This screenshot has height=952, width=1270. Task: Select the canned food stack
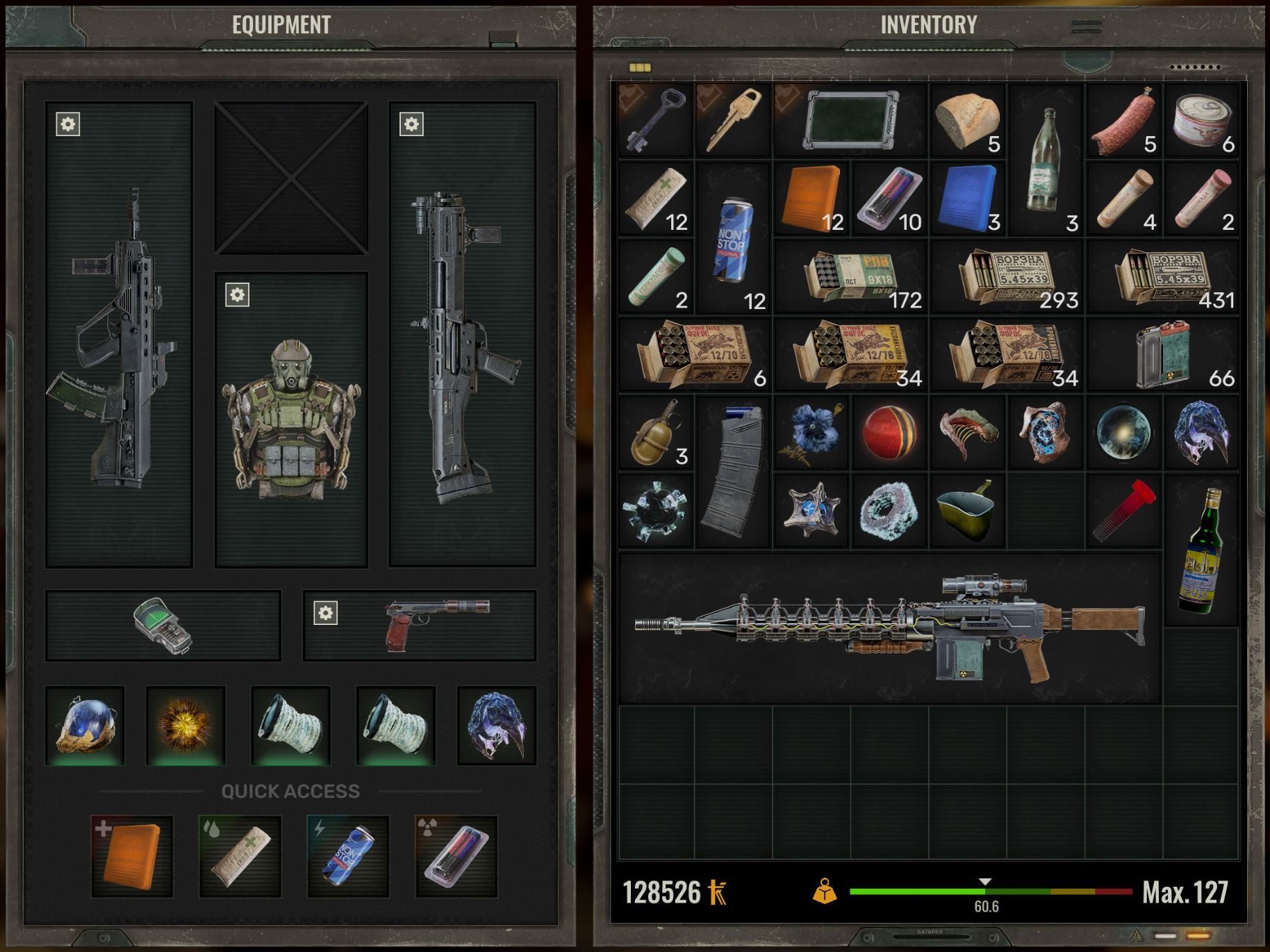point(1202,122)
